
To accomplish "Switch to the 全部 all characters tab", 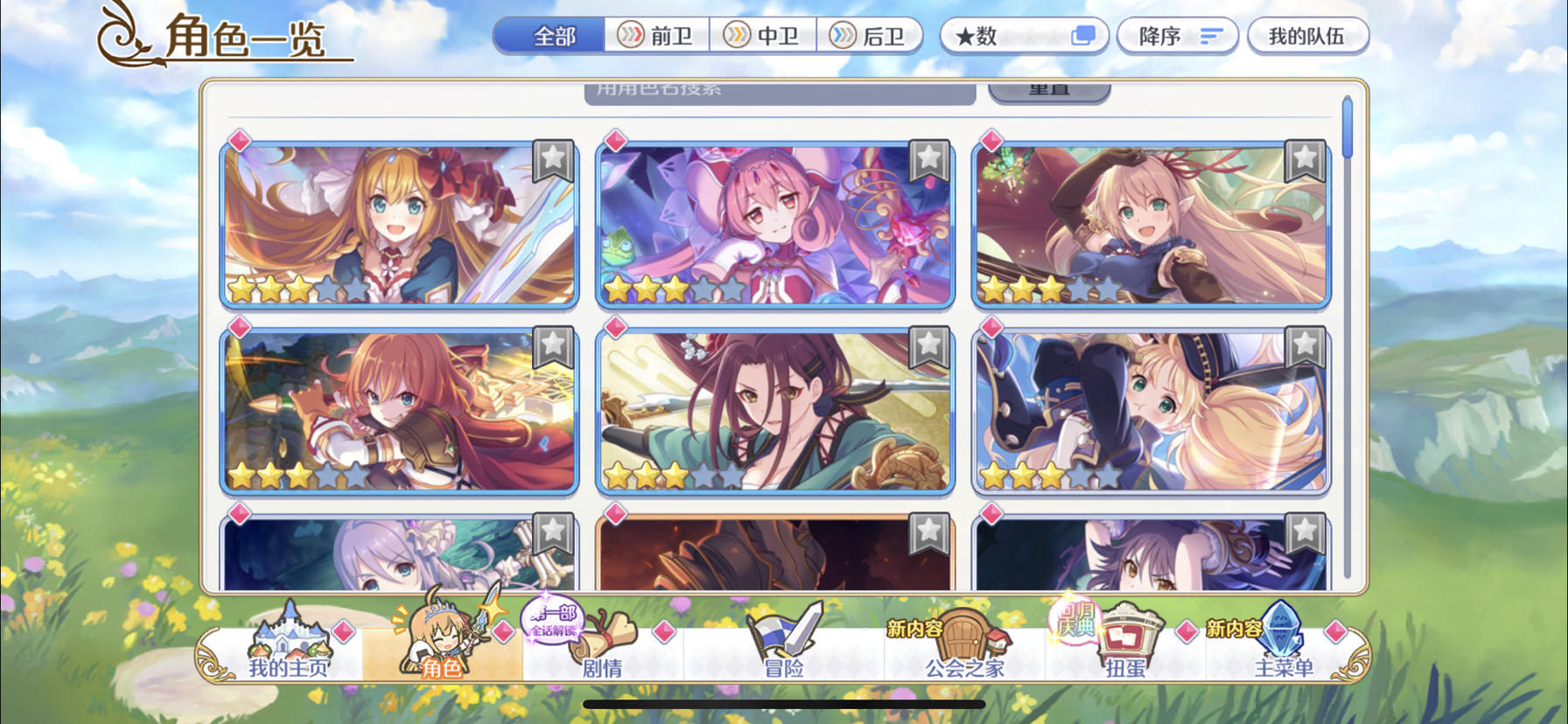I will point(553,36).
